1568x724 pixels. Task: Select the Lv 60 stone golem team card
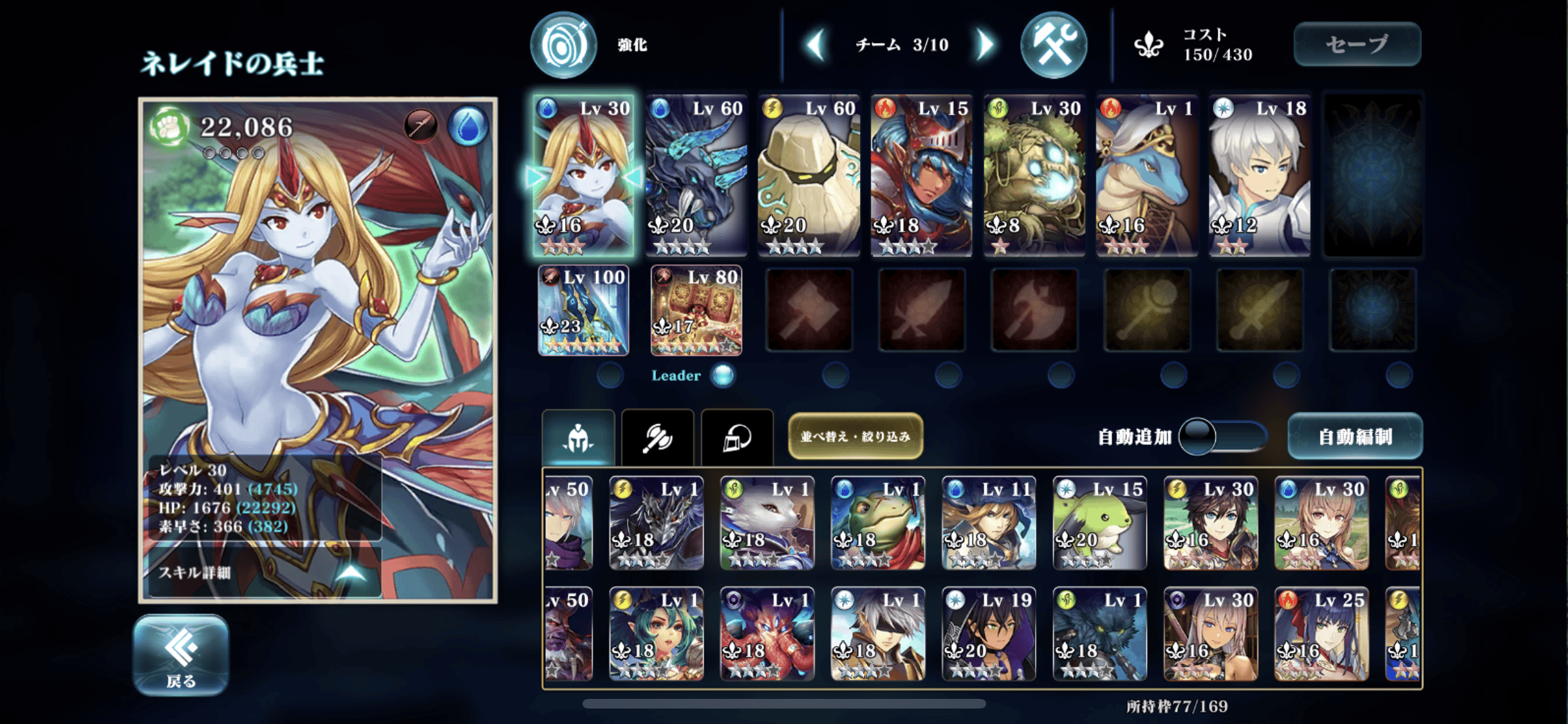pos(809,175)
